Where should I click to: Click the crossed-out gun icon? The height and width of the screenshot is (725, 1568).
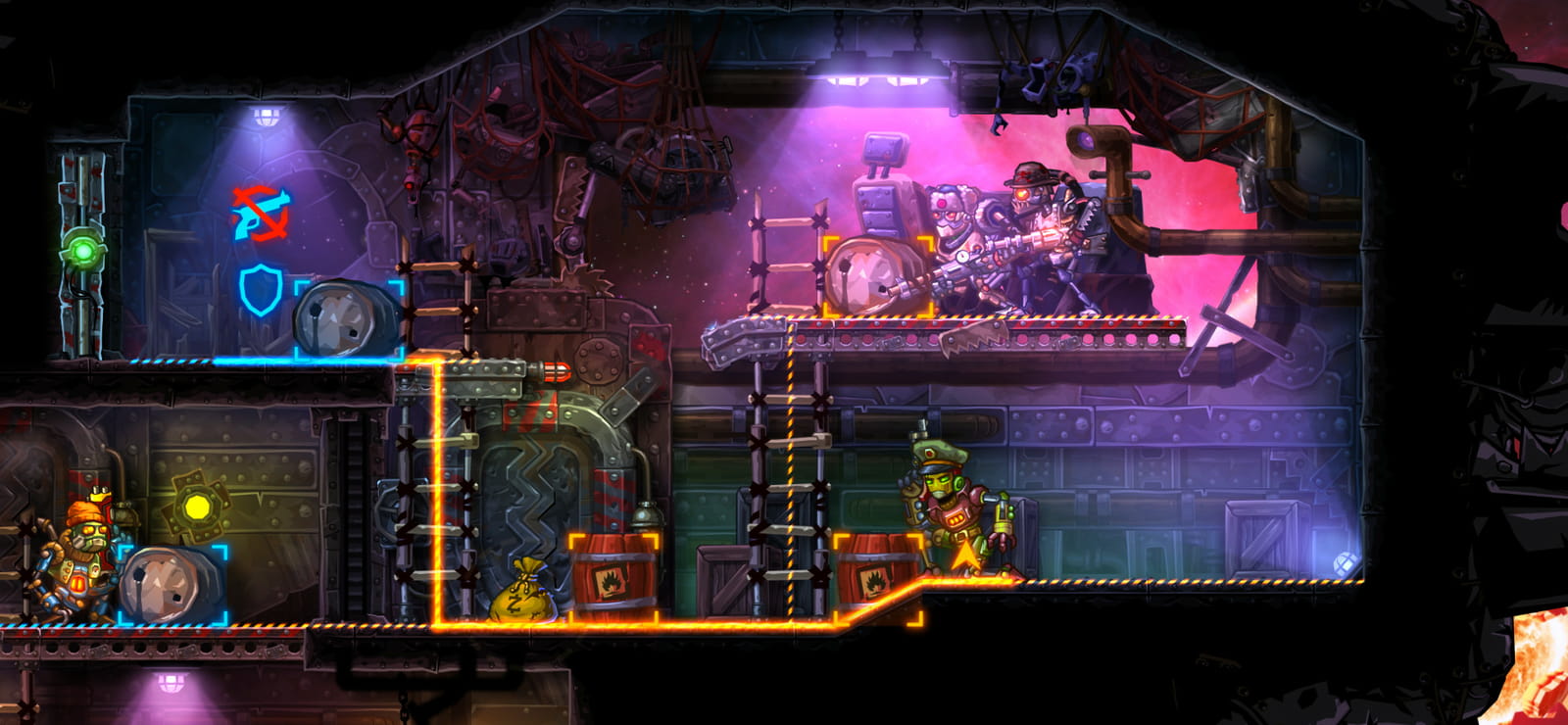pyautogui.click(x=261, y=213)
